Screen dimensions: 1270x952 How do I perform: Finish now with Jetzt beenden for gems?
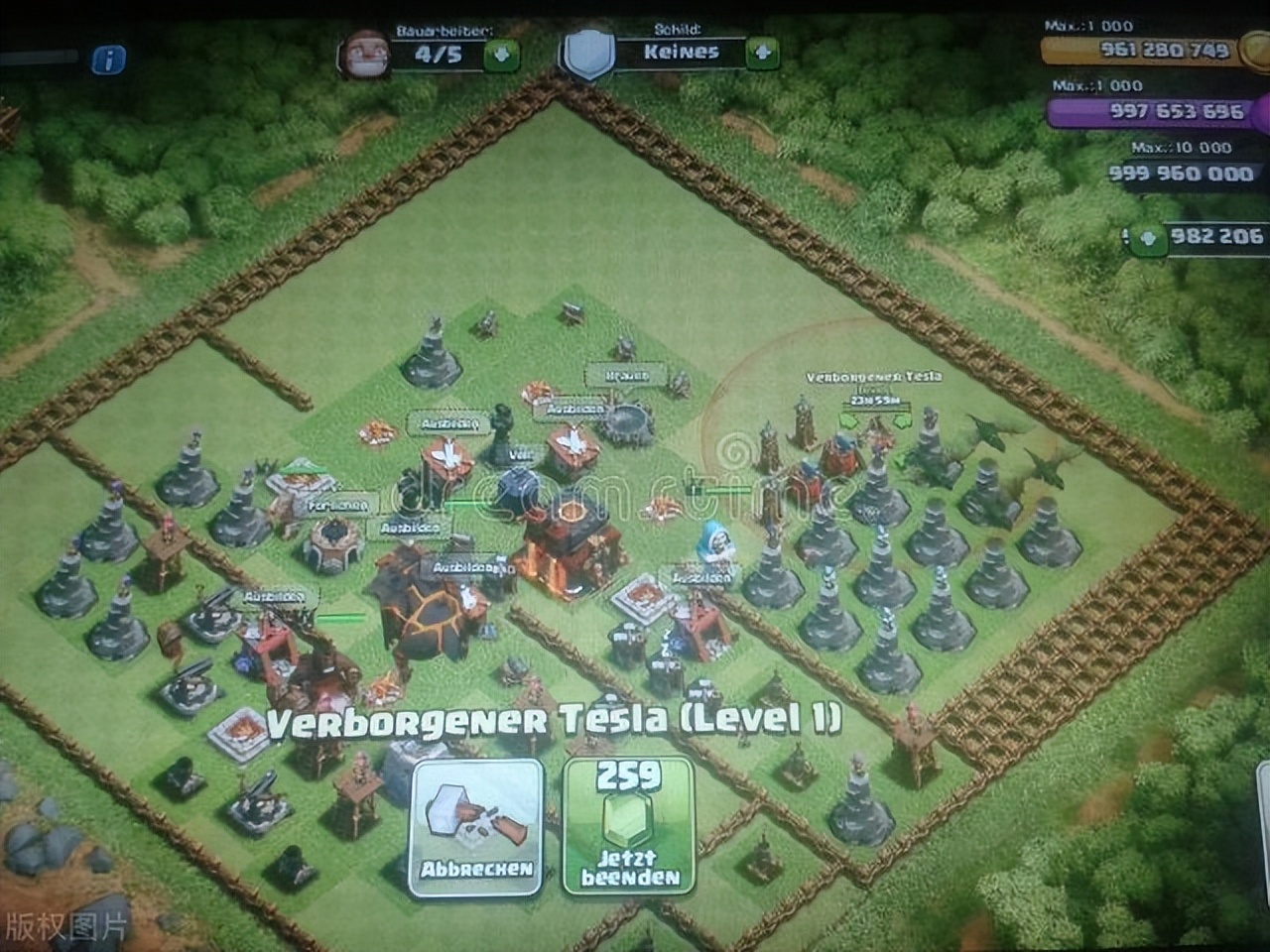[x=630, y=827]
